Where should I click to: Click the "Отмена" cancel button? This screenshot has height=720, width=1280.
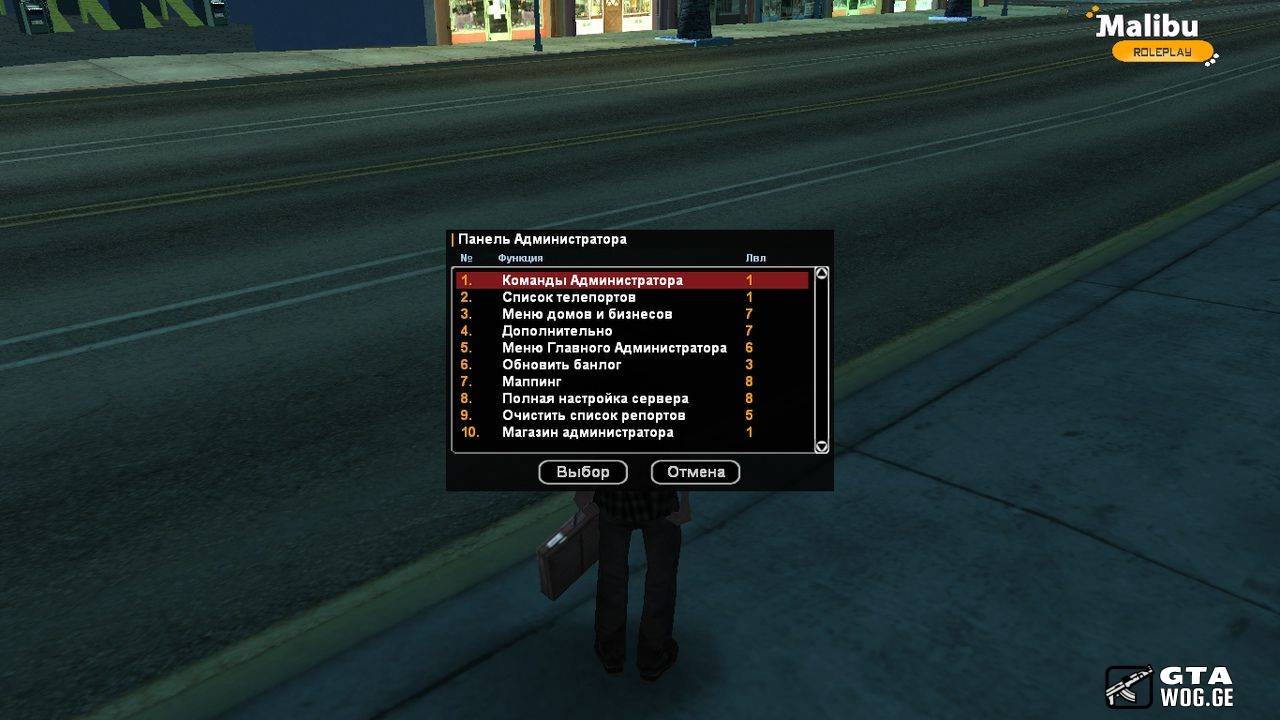click(x=696, y=472)
